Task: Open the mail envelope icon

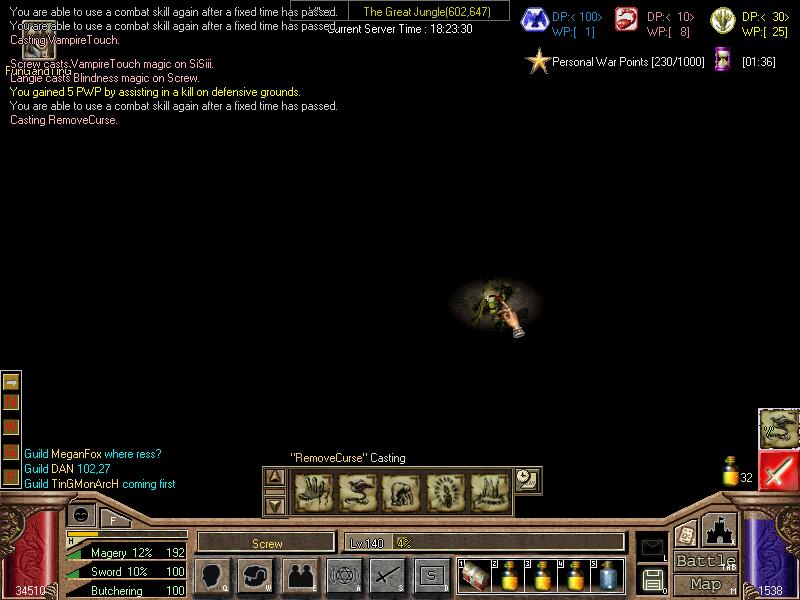Action: click(x=652, y=546)
